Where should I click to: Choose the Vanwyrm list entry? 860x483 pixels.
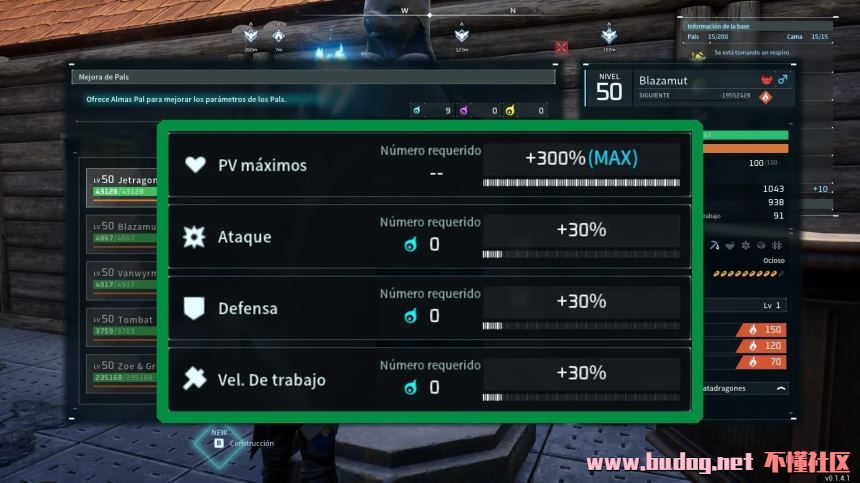tap(122, 277)
